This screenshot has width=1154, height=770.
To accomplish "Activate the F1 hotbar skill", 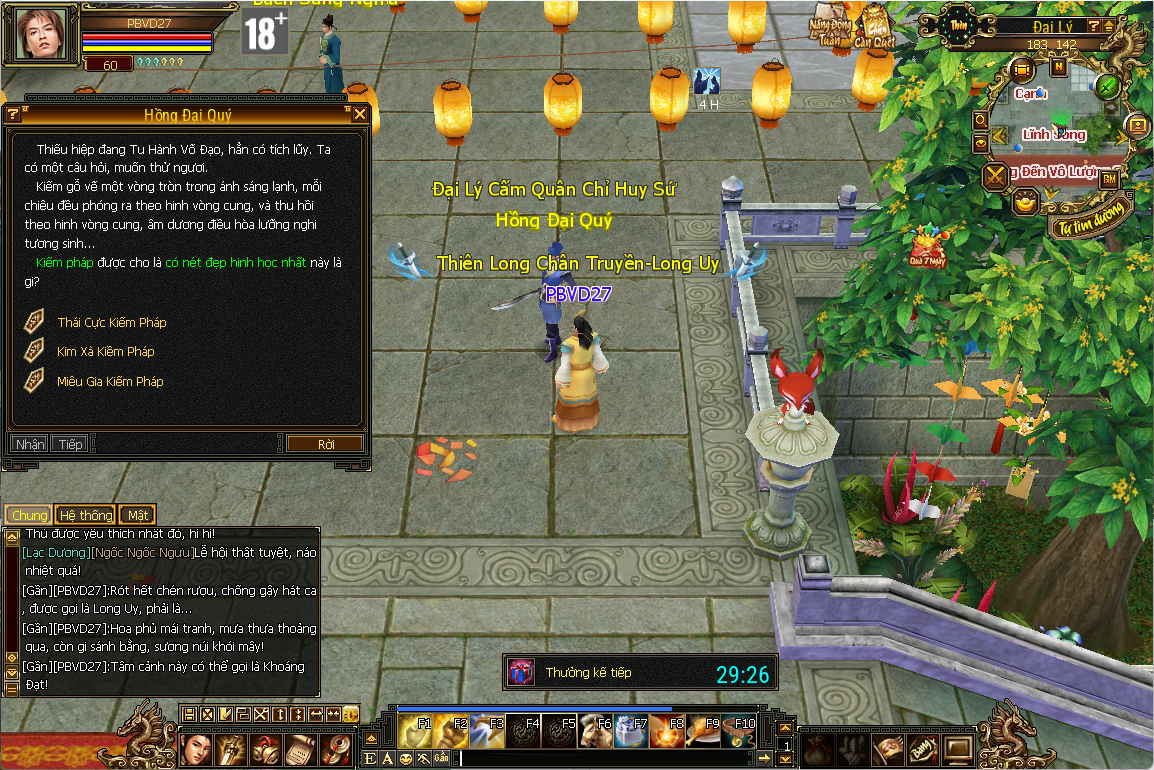I will 415,731.
